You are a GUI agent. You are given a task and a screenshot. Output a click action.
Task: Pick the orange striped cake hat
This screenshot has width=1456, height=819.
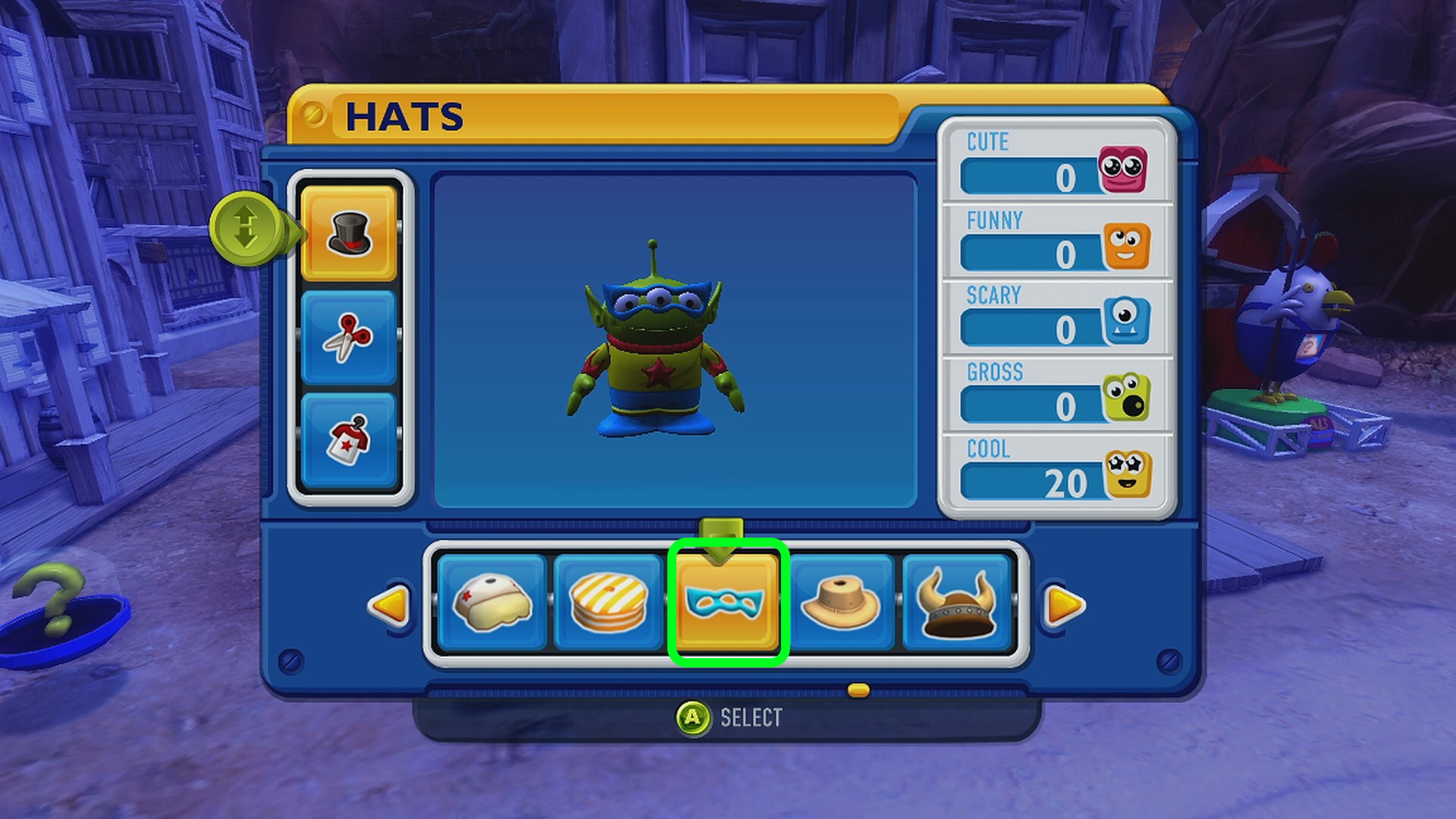[x=608, y=602]
